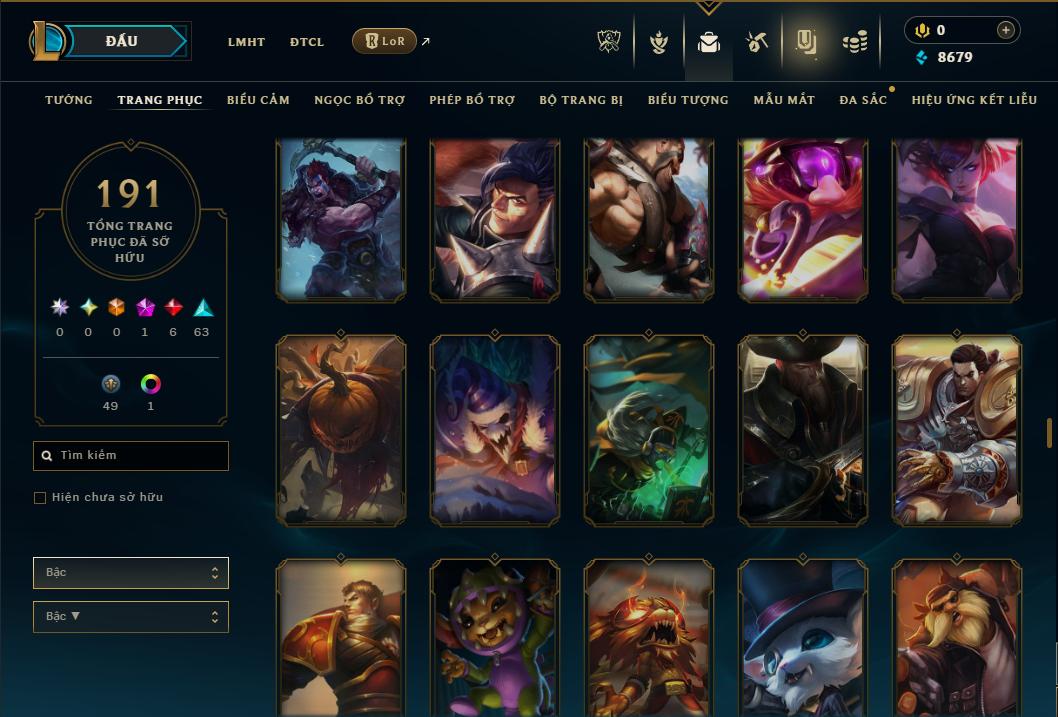Toggle the Hiện chưa sở hữu checkbox

[x=40, y=498]
